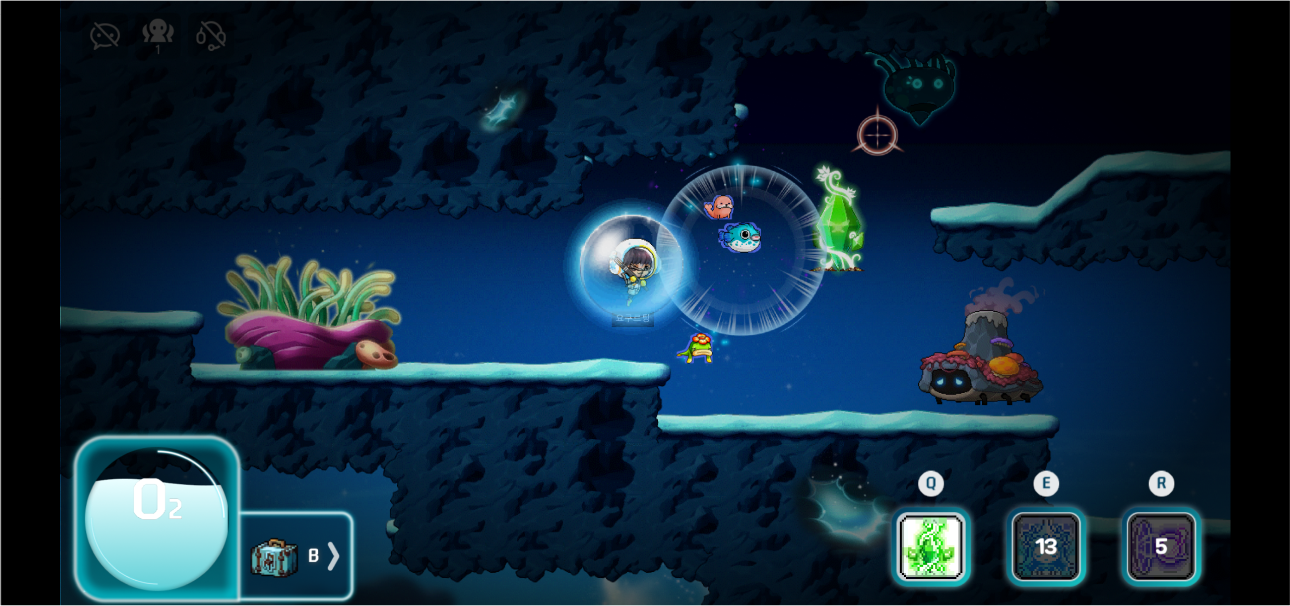Select the blue skill on cooldown 13
The height and width of the screenshot is (606, 1290).
pos(1046,547)
